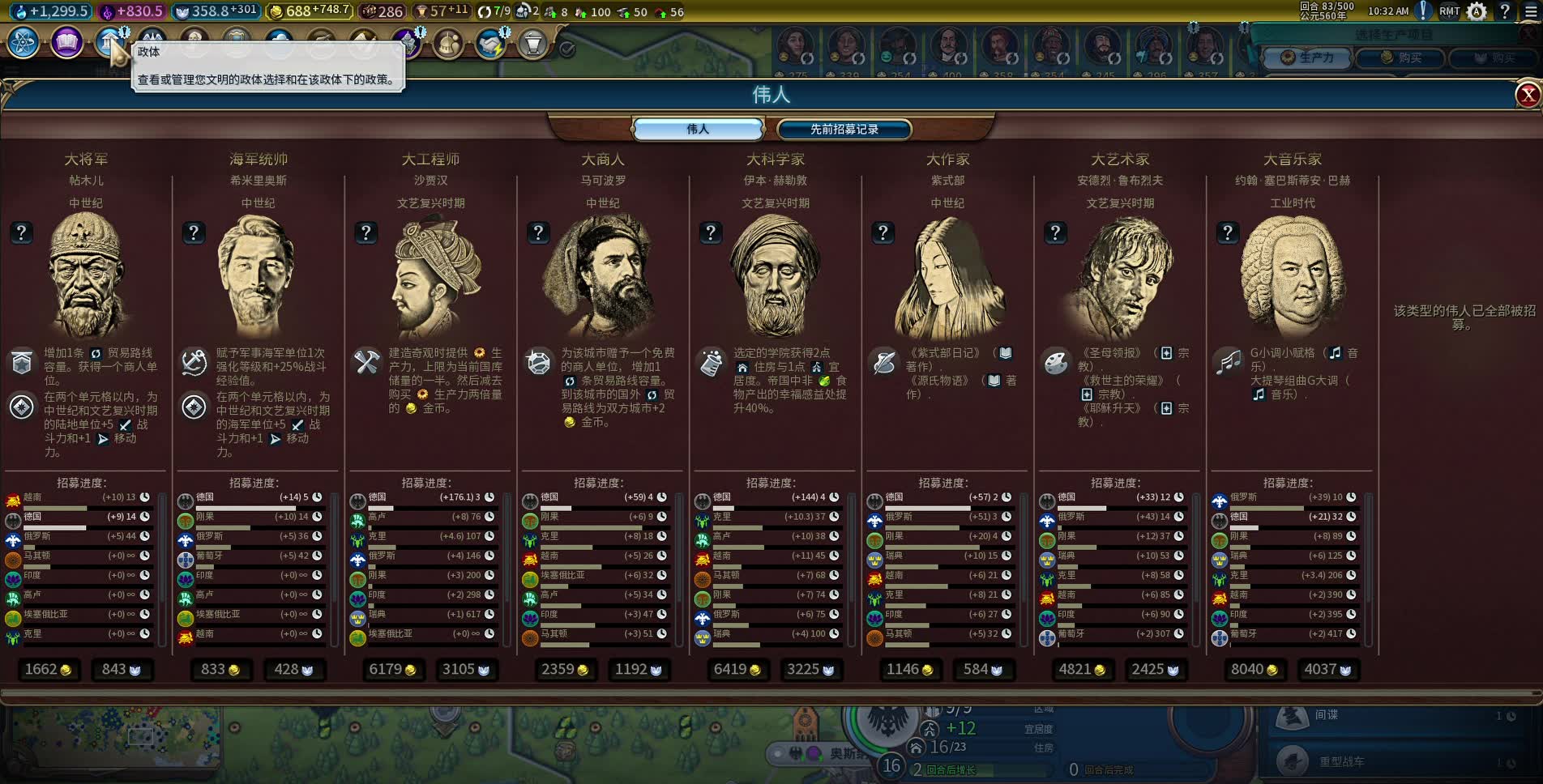This screenshot has height=784, width=1543.
Task: Buy 紫式部 for 1146 gold
Action: click(x=909, y=670)
